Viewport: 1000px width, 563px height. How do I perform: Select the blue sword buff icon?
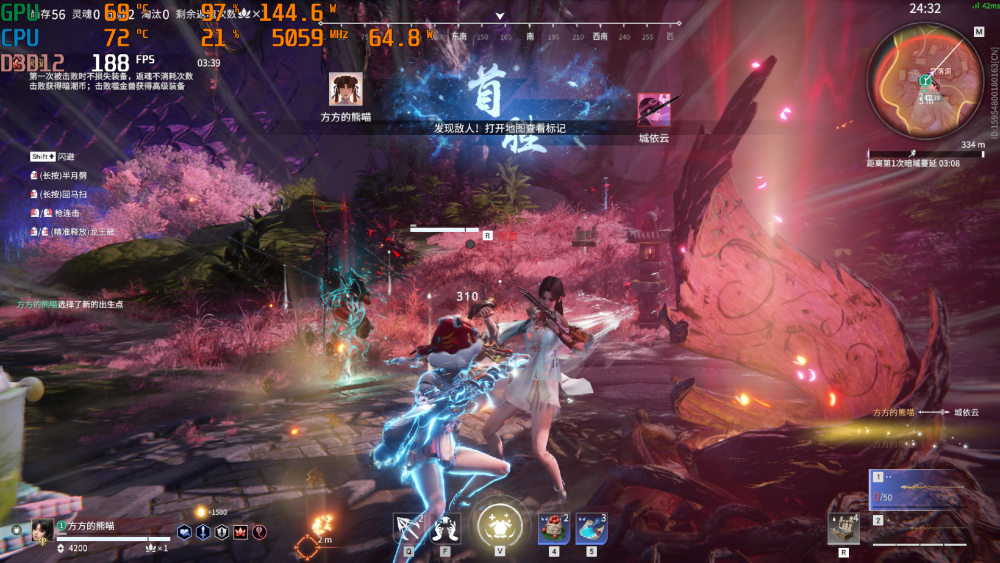click(x=203, y=533)
